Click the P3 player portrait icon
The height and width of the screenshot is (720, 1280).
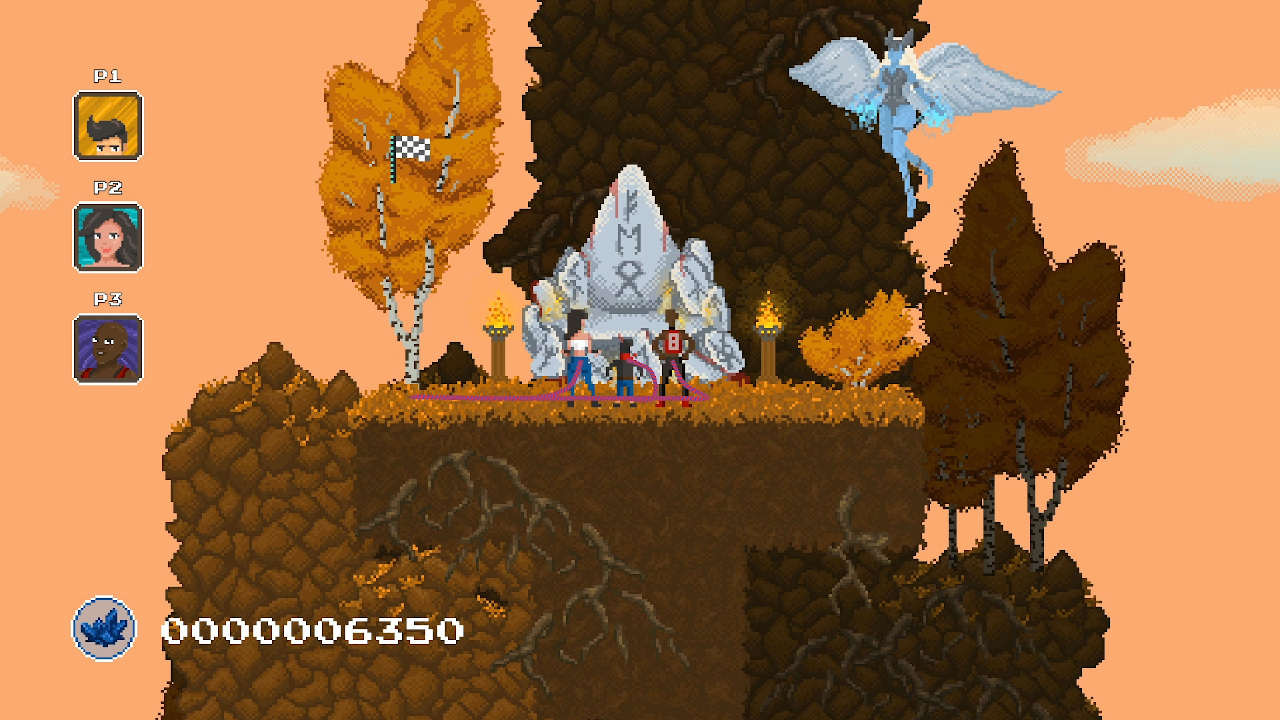click(x=107, y=348)
